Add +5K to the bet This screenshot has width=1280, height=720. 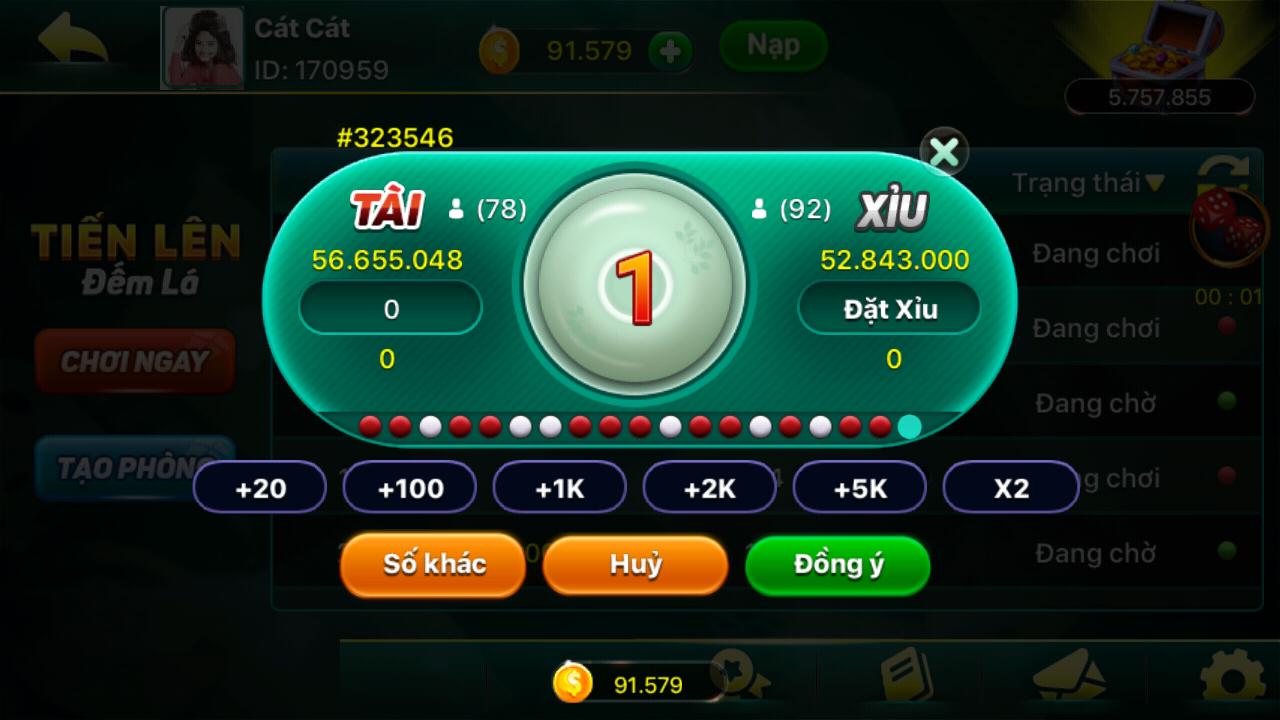click(x=860, y=488)
